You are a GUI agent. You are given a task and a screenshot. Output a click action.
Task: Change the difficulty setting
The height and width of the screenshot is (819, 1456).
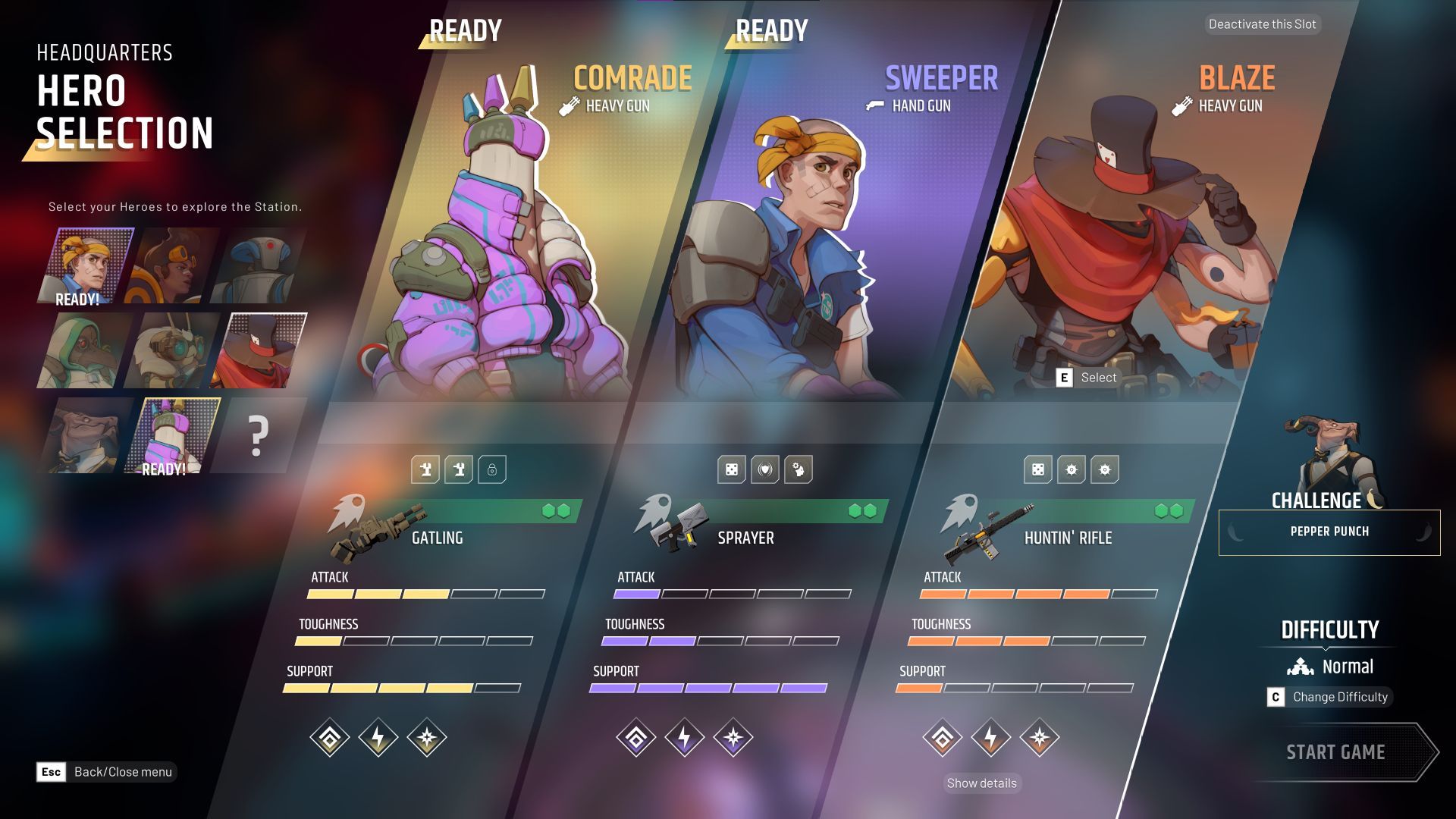(1330, 697)
